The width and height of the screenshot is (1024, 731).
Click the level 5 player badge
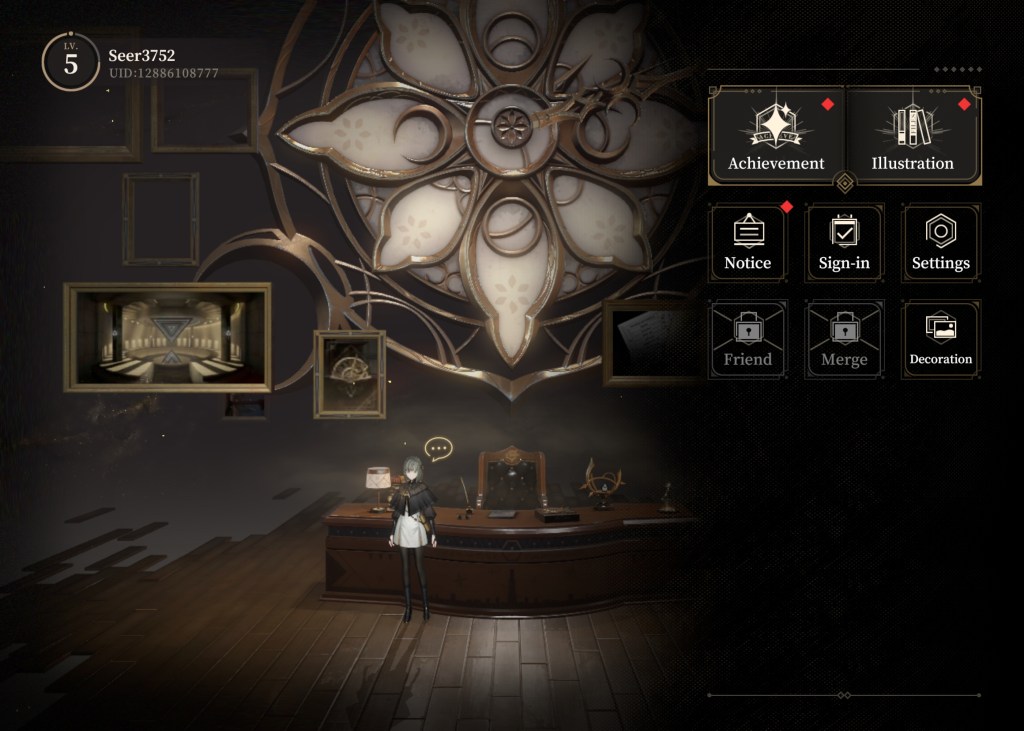[x=70, y=62]
